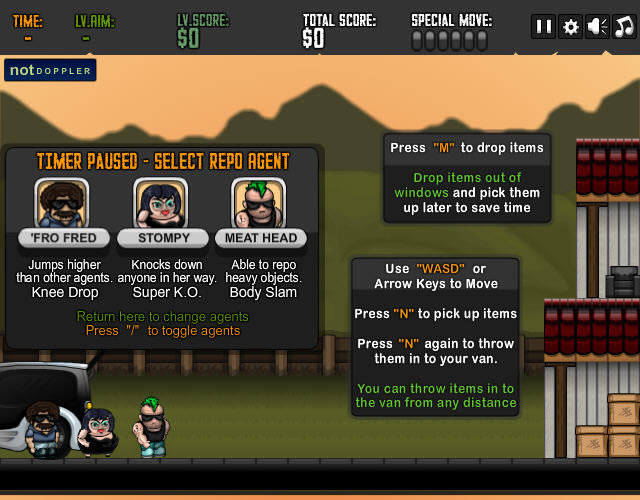
Task: Click the MEAT HEAD name button
Action: click(x=260, y=238)
